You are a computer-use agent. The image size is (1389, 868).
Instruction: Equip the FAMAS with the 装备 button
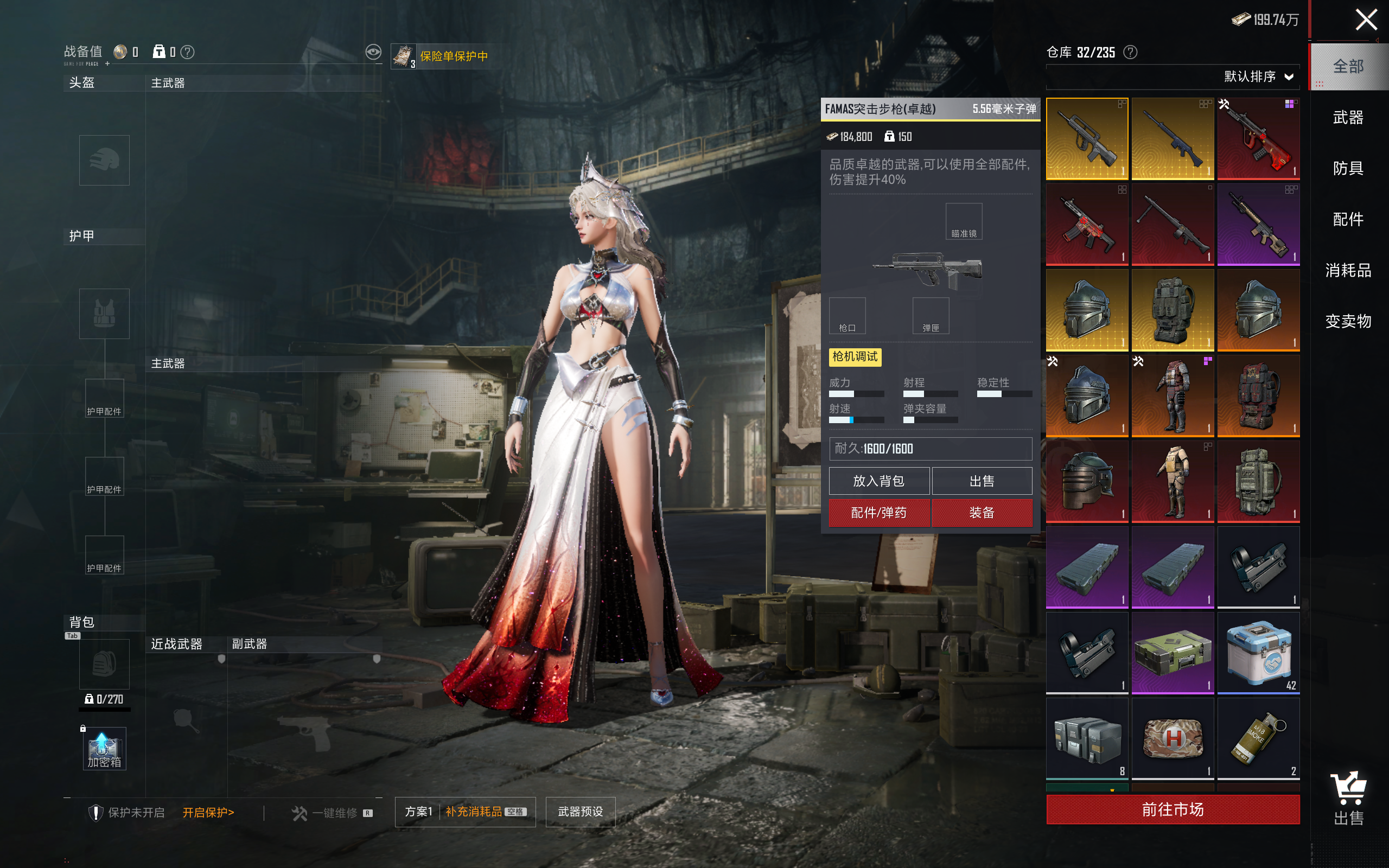[x=982, y=513]
